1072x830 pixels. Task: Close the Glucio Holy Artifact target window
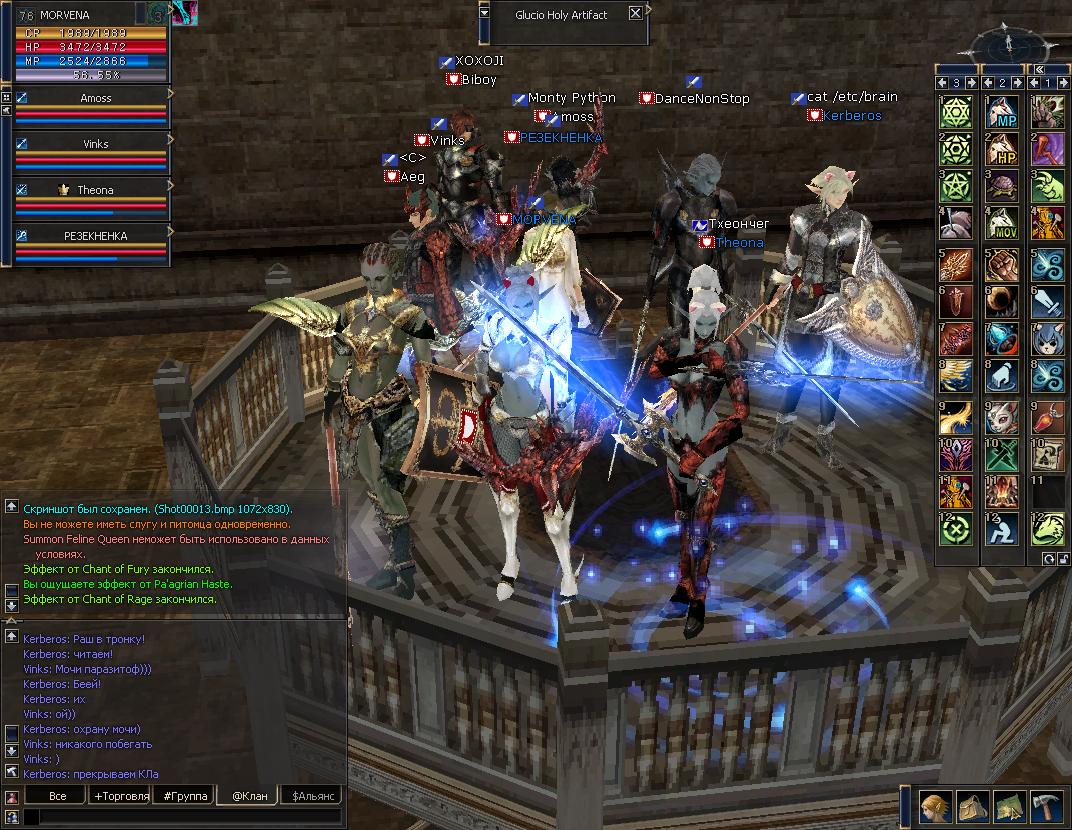pos(635,14)
